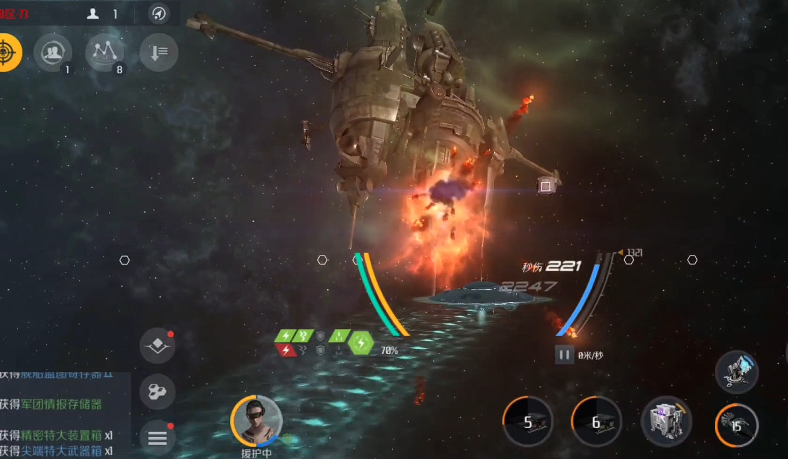This screenshot has height=459, width=788.
Task: Click the local pilot count indicator
Action: pyautogui.click(x=102, y=14)
